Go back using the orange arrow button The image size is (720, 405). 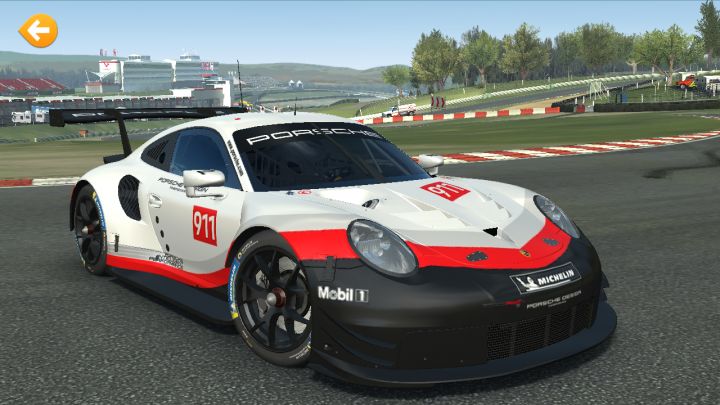point(38,31)
